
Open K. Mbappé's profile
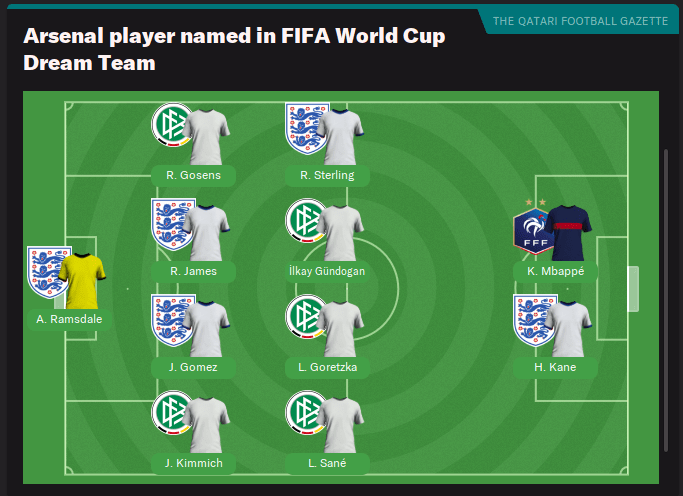(554, 271)
